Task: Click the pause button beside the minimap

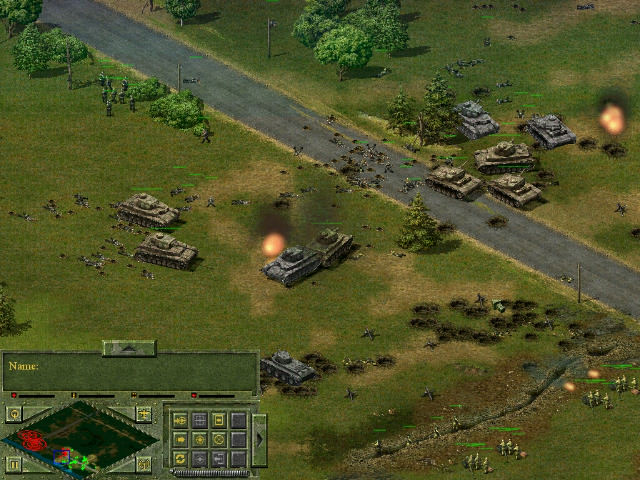Action: tap(14, 464)
